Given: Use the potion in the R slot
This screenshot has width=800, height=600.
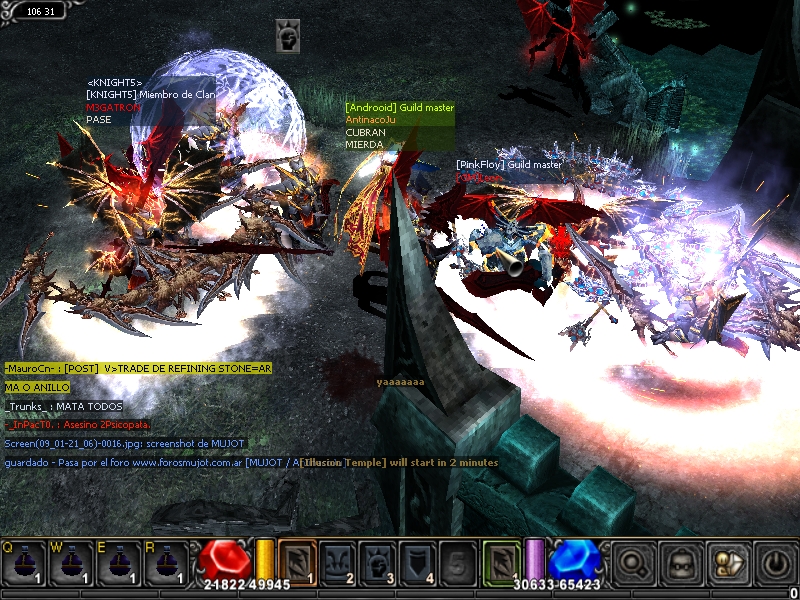Looking at the screenshot, I should [166, 564].
